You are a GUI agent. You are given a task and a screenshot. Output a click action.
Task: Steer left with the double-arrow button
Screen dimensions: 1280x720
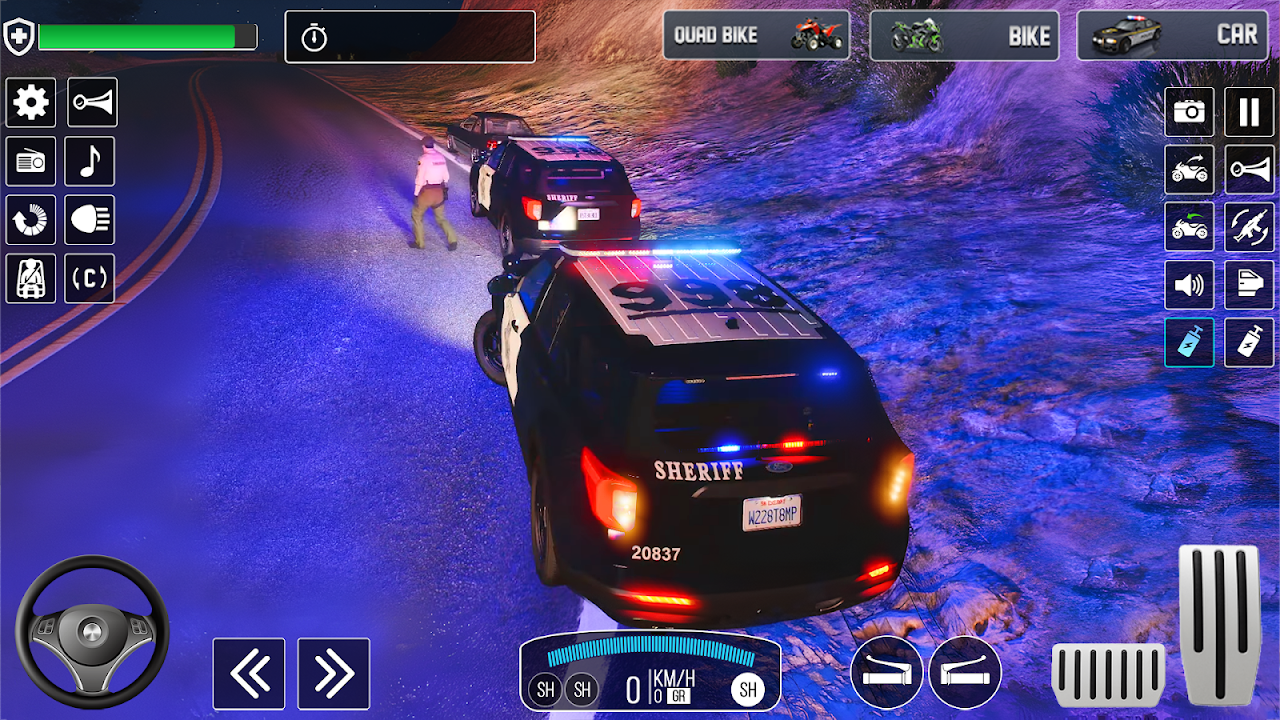tap(249, 674)
